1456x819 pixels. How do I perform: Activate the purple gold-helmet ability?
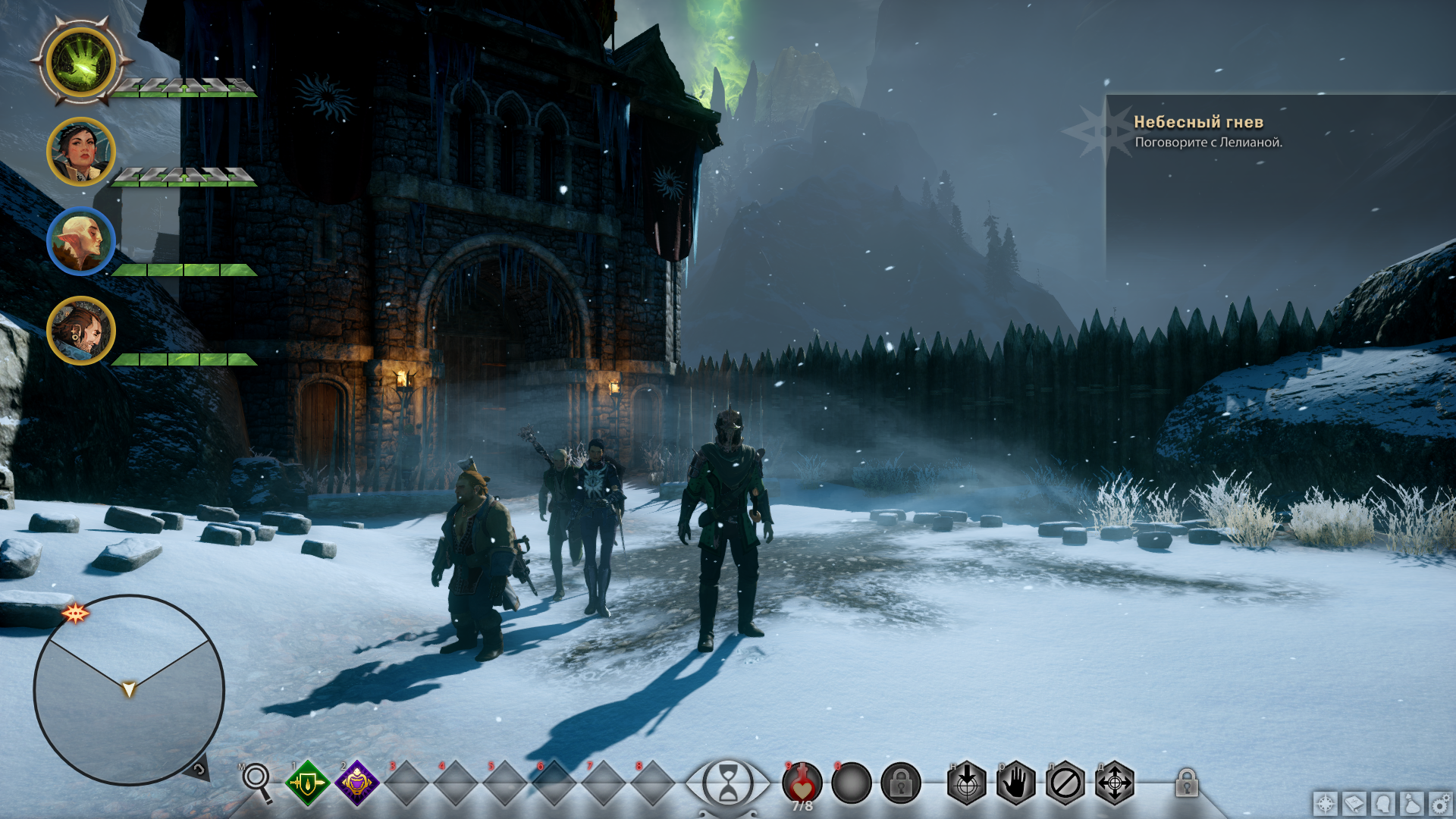tap(356, 783)
